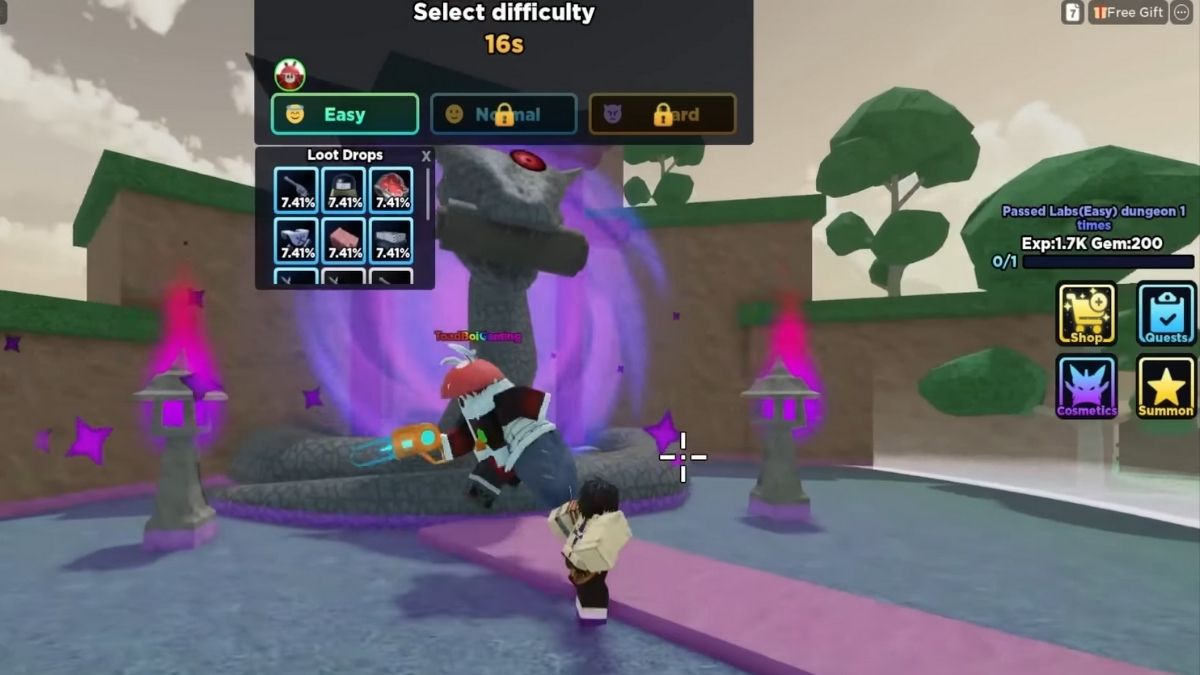Open the Summon screen
The image size is (1200, 675).
[x=1166, y=386]
